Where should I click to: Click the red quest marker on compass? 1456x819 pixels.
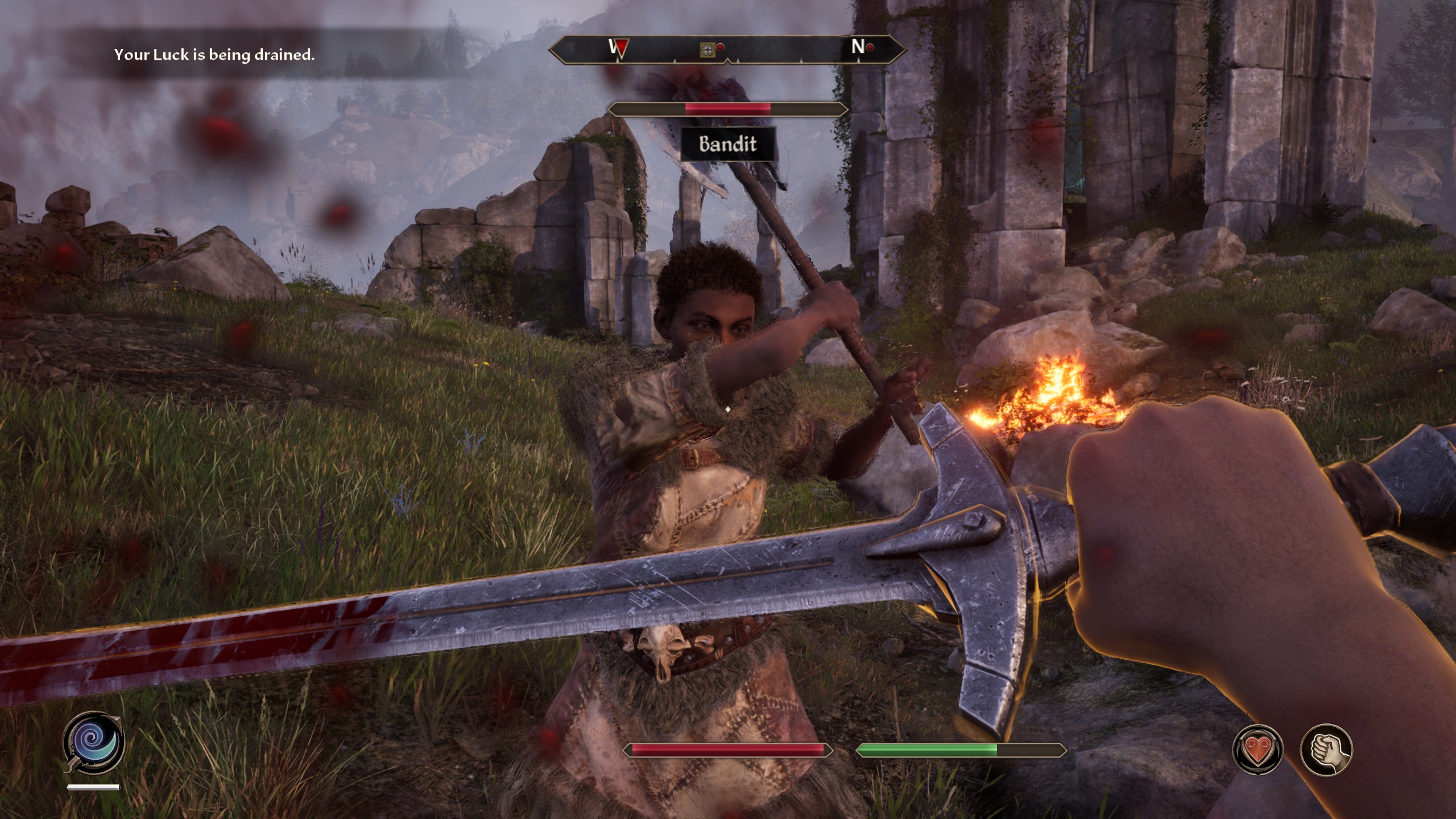[619, 49]
